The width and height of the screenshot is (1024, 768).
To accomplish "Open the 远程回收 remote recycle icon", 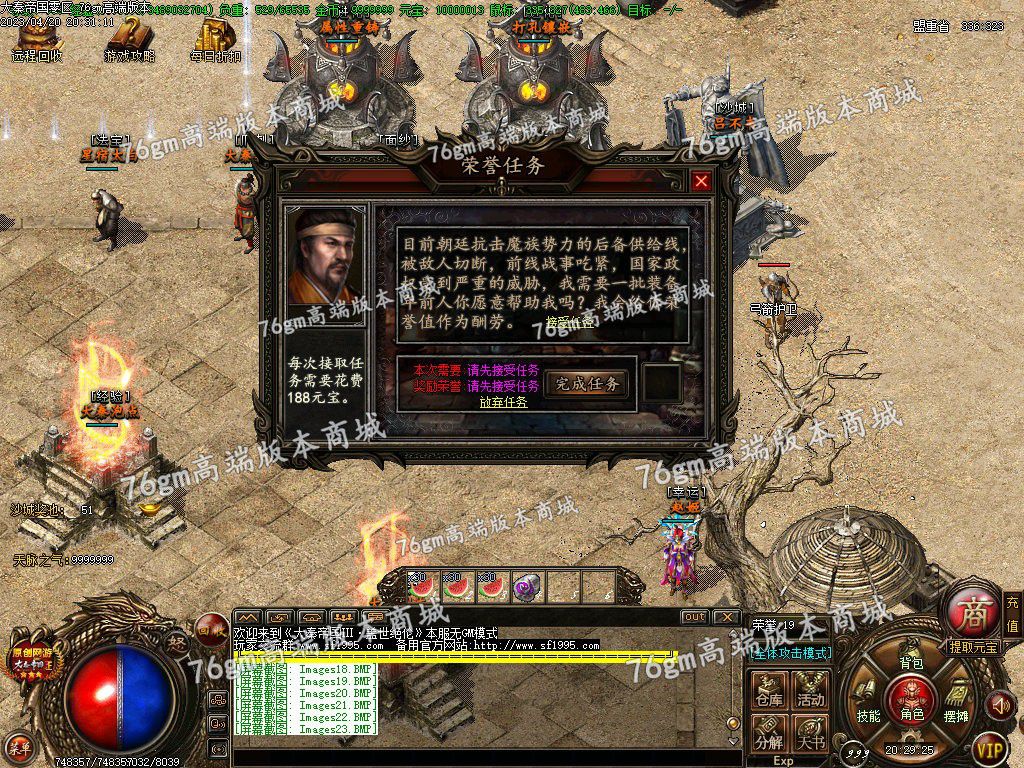I will (x=38, y=40).
